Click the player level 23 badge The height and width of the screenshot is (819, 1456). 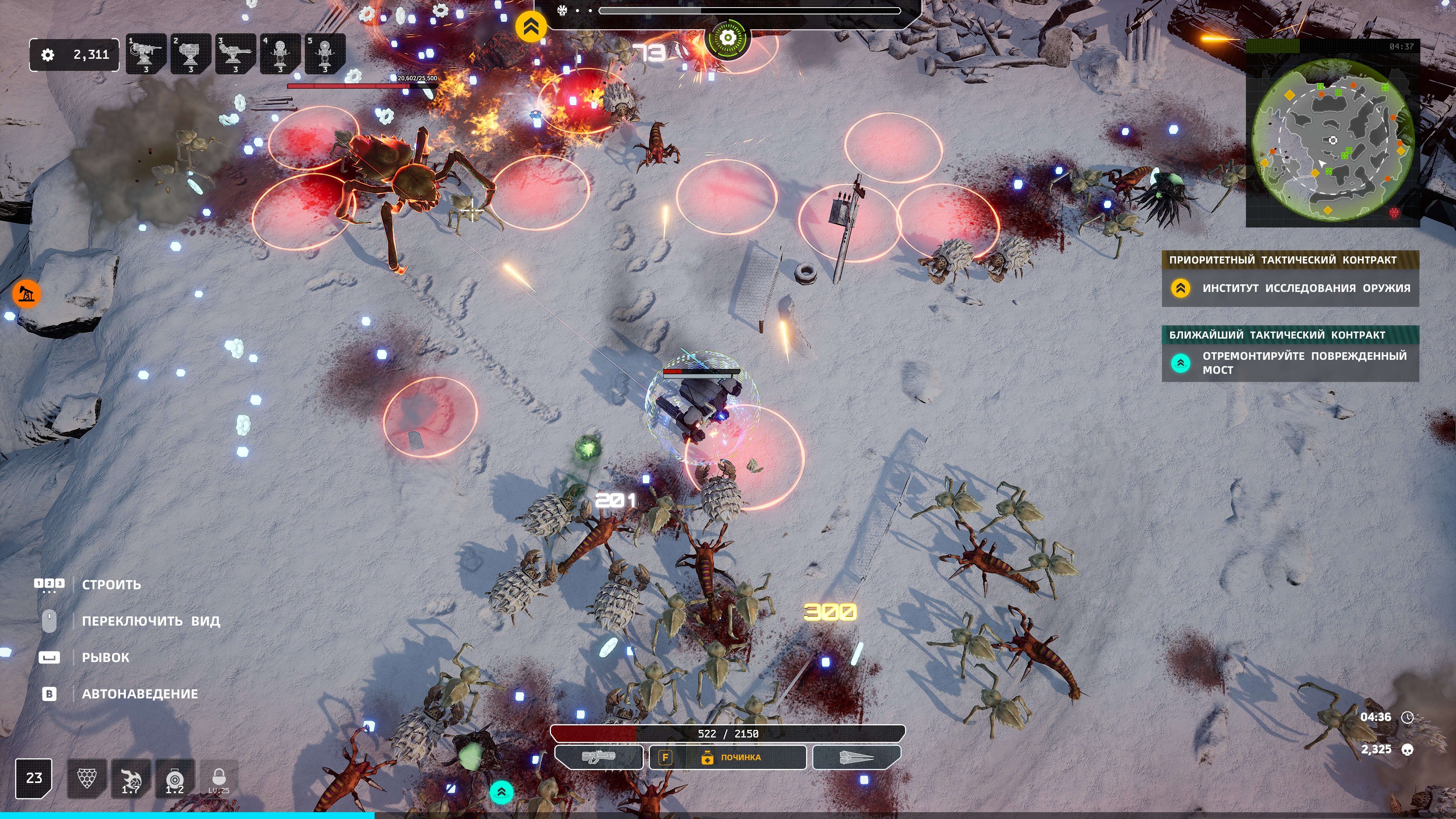(34, 778)
